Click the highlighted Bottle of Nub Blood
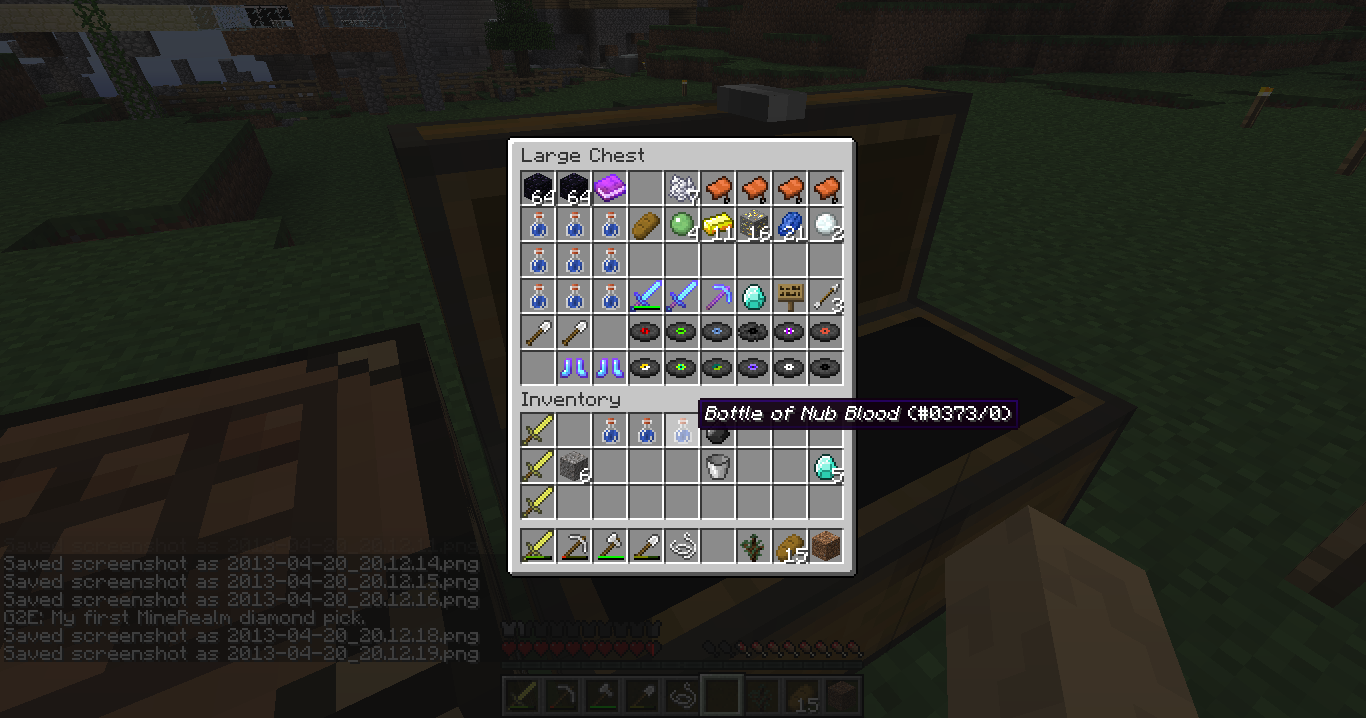Screen dimensions: 1366x718 click(x=682, y=431)
